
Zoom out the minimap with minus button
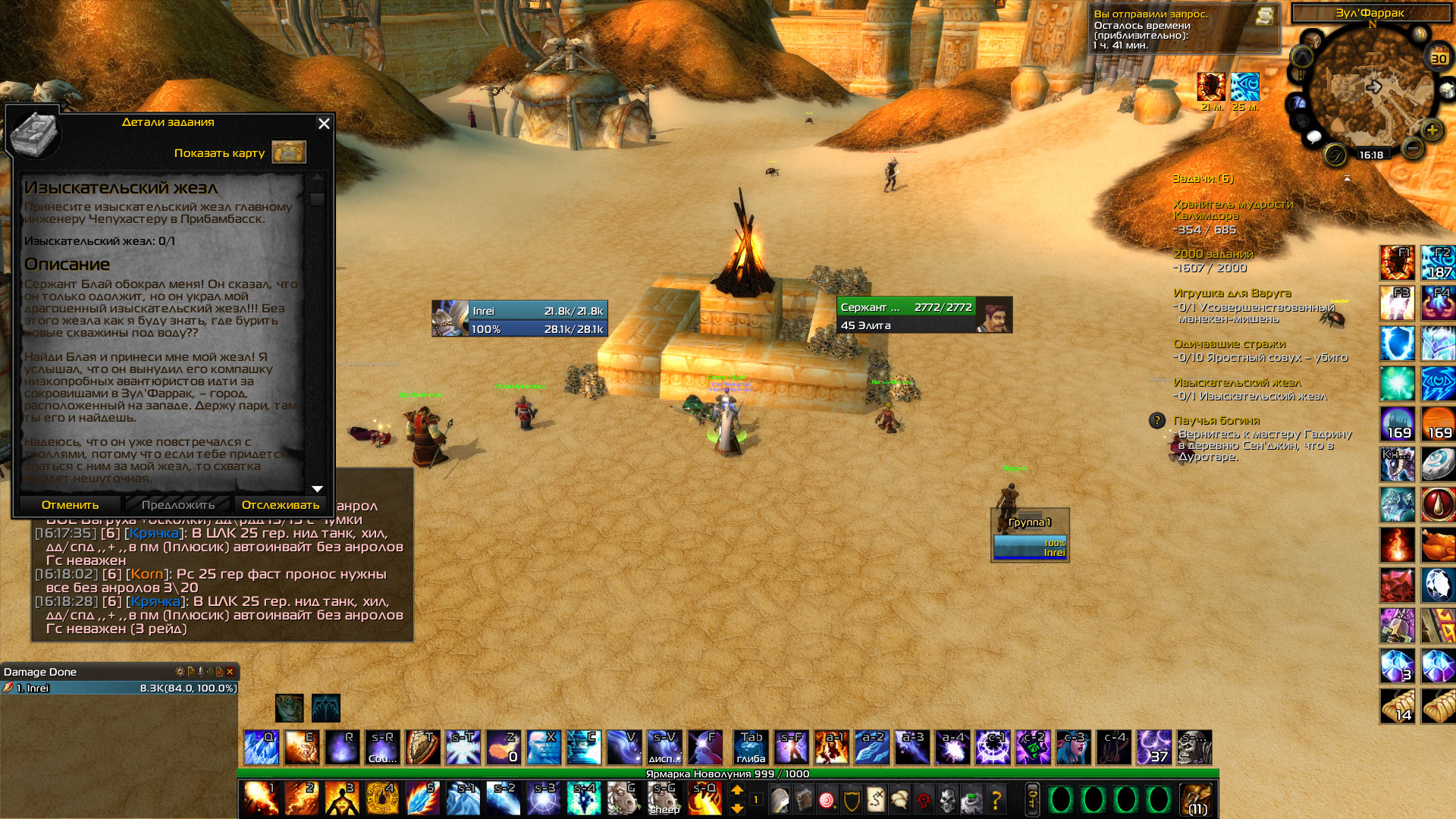[1412, 147]
